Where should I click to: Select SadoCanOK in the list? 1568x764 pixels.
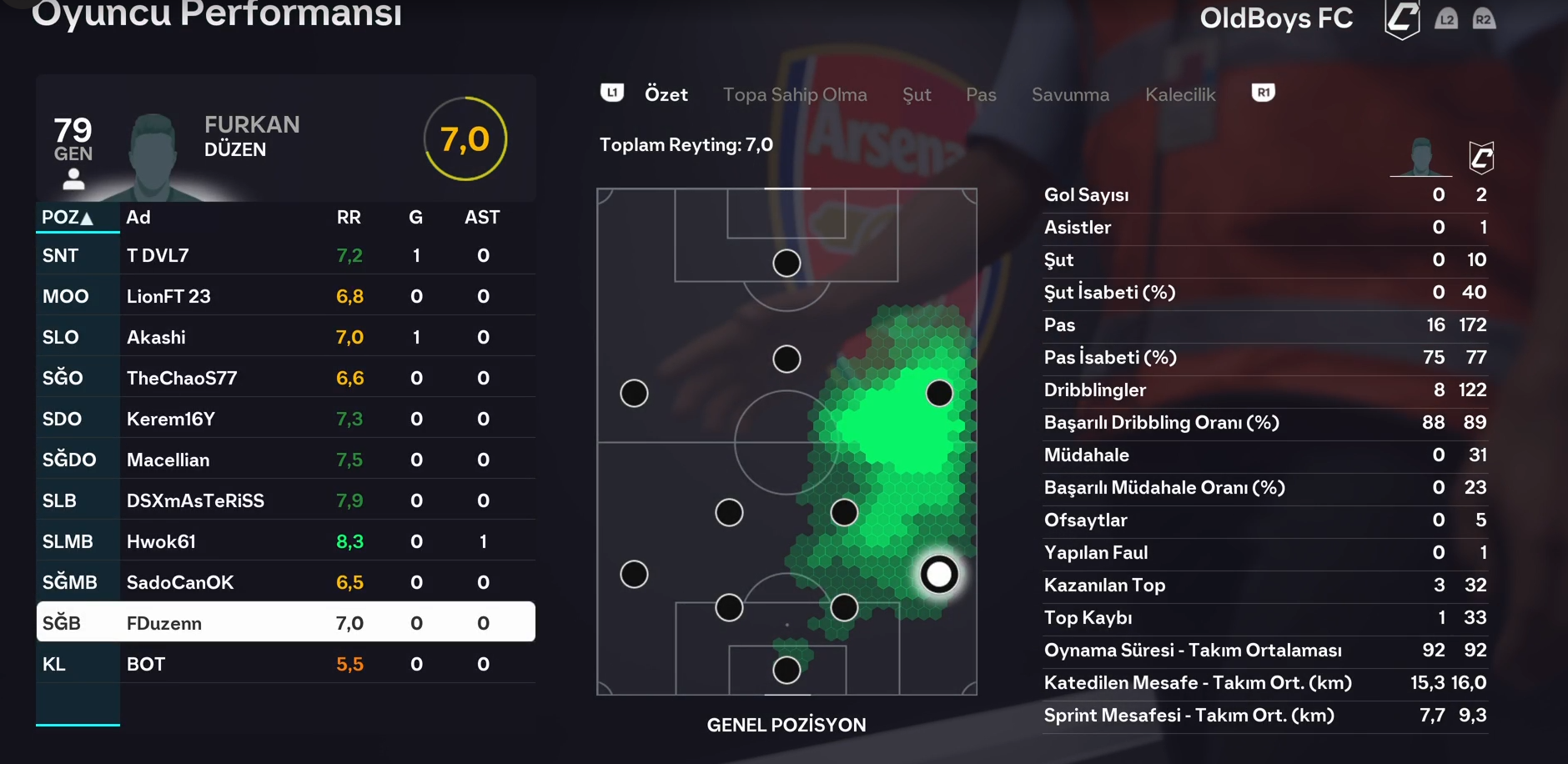[x=285, y=583]
